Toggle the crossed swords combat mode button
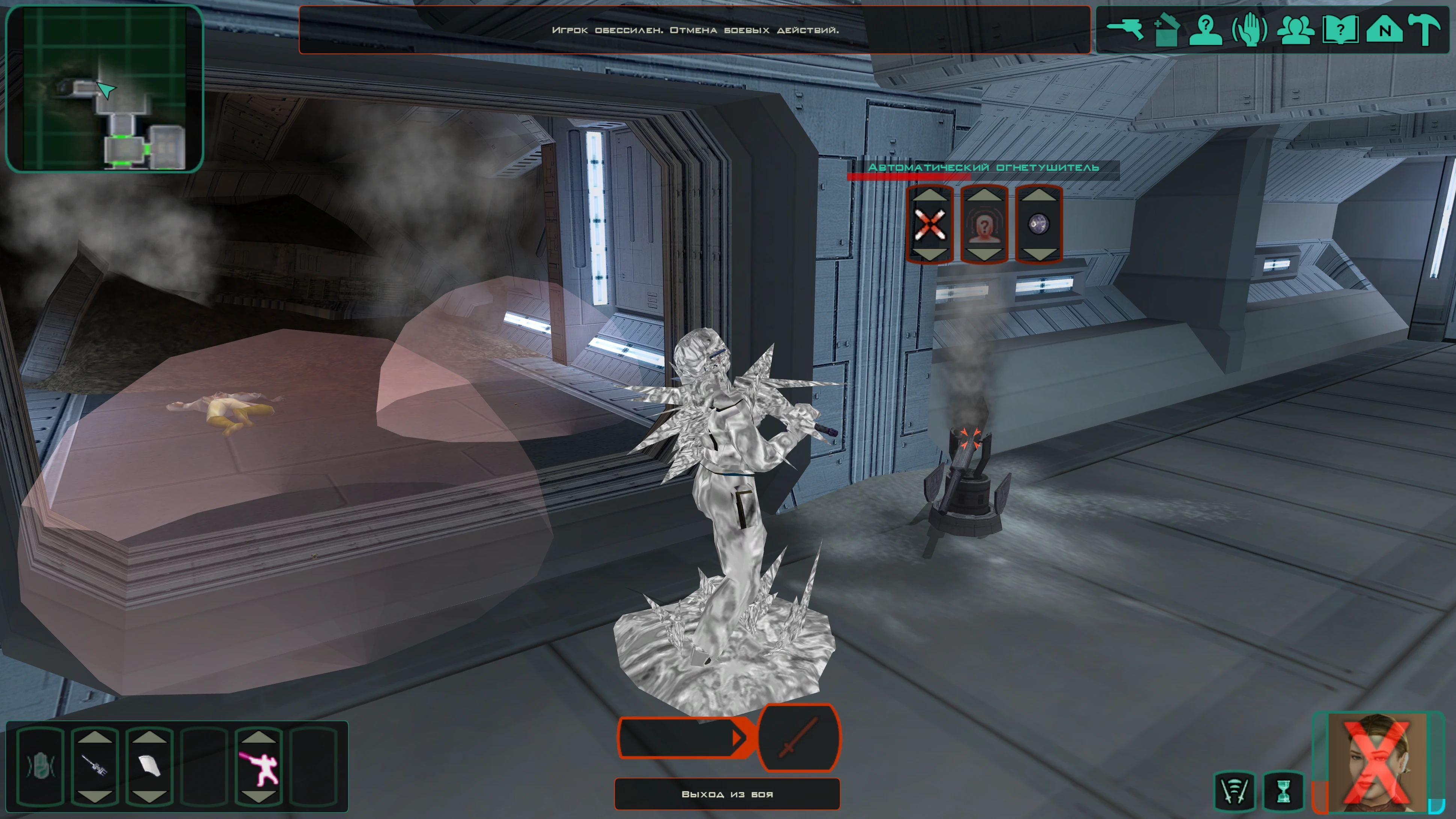 click(x=1235, y=791)
